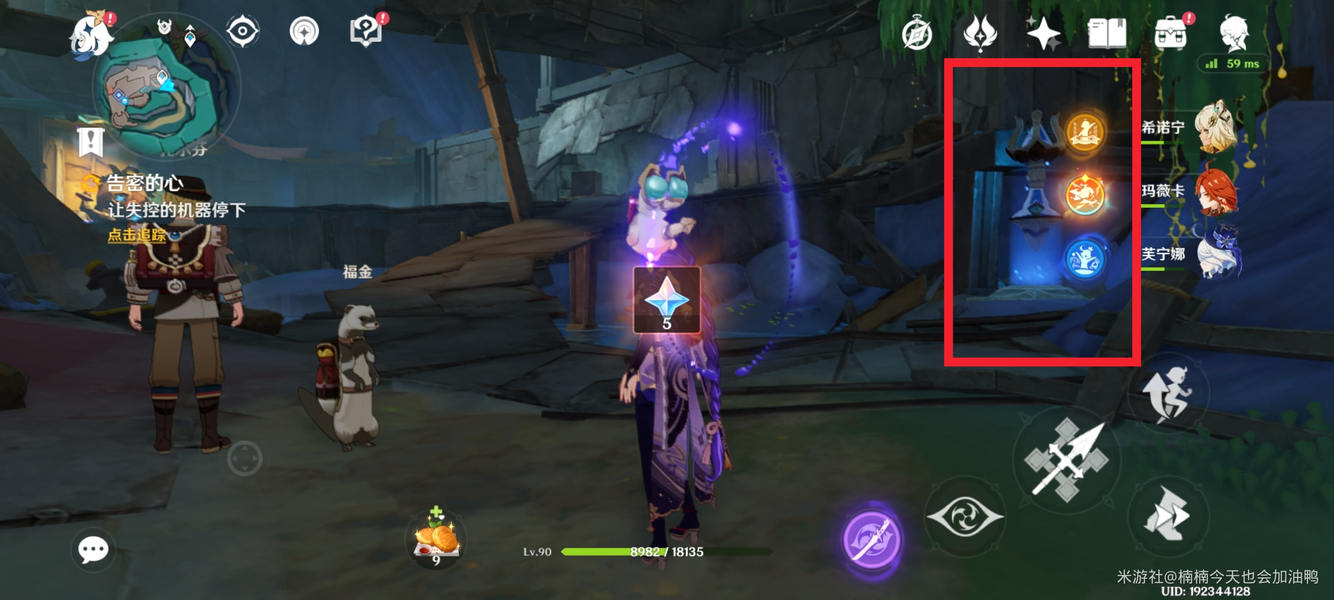Open the backpack inventory icon
Screen dimensions: 1334x600
(x=1170, y=34)
